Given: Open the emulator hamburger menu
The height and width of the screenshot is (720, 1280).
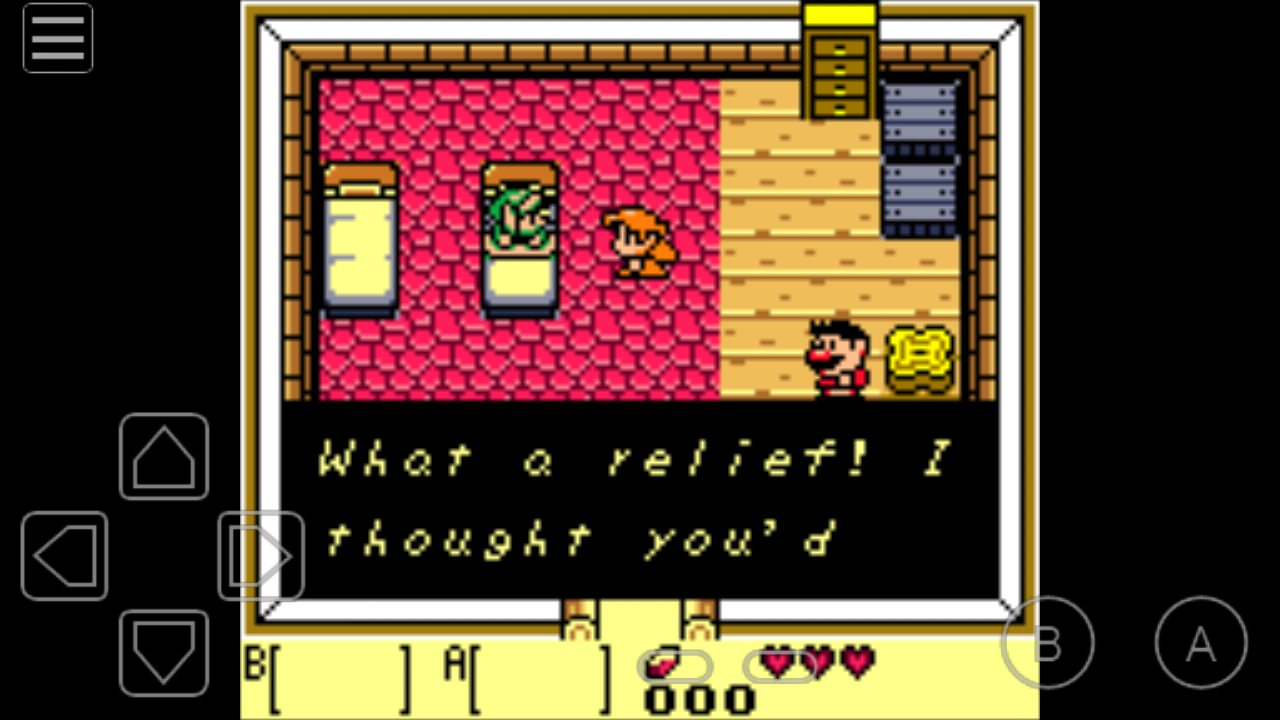Looking at the screenshot, I should click(x=57, y=38).
